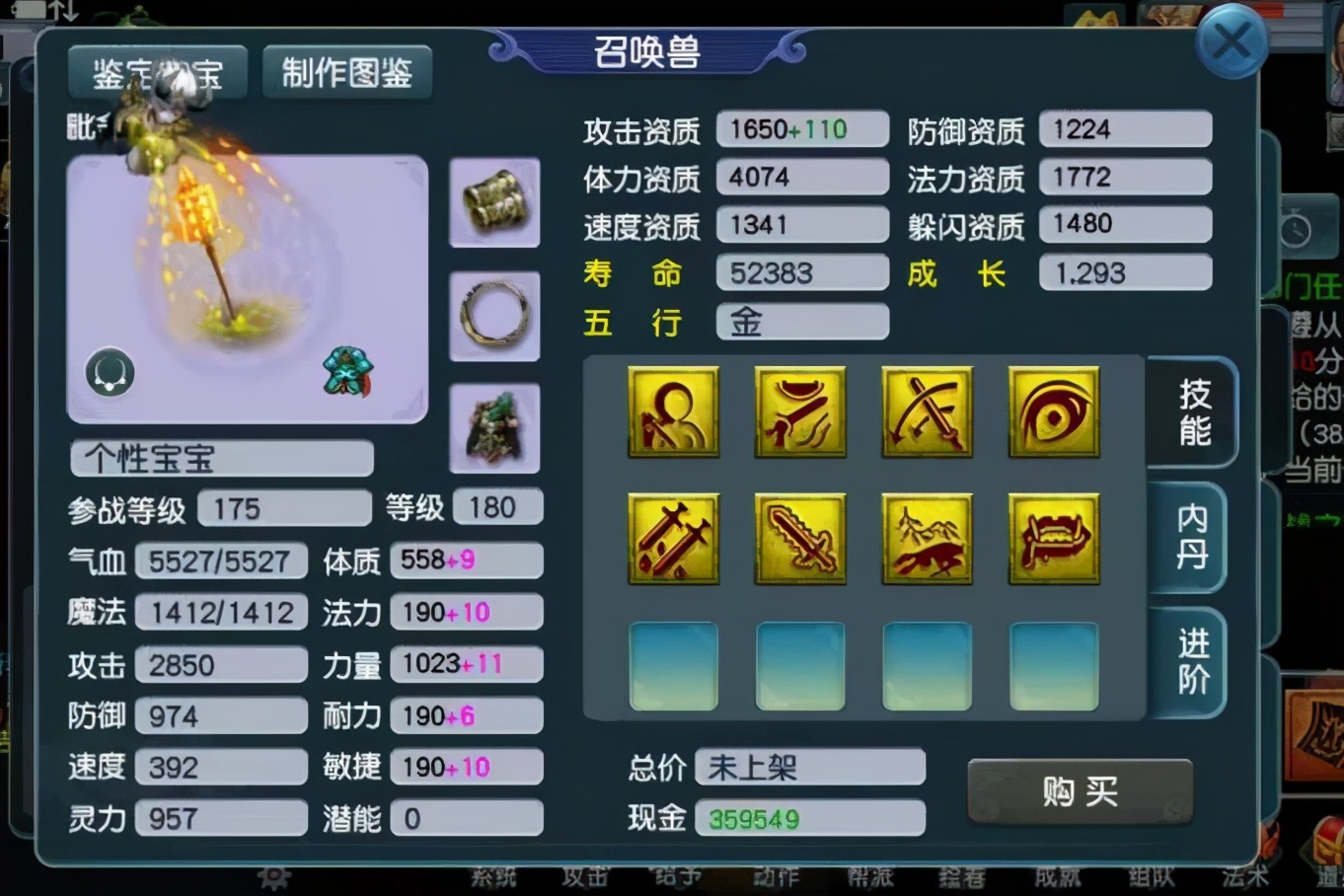Click the red eye skill icon
Screen dimensions: 1344x896
[1053, 412]
